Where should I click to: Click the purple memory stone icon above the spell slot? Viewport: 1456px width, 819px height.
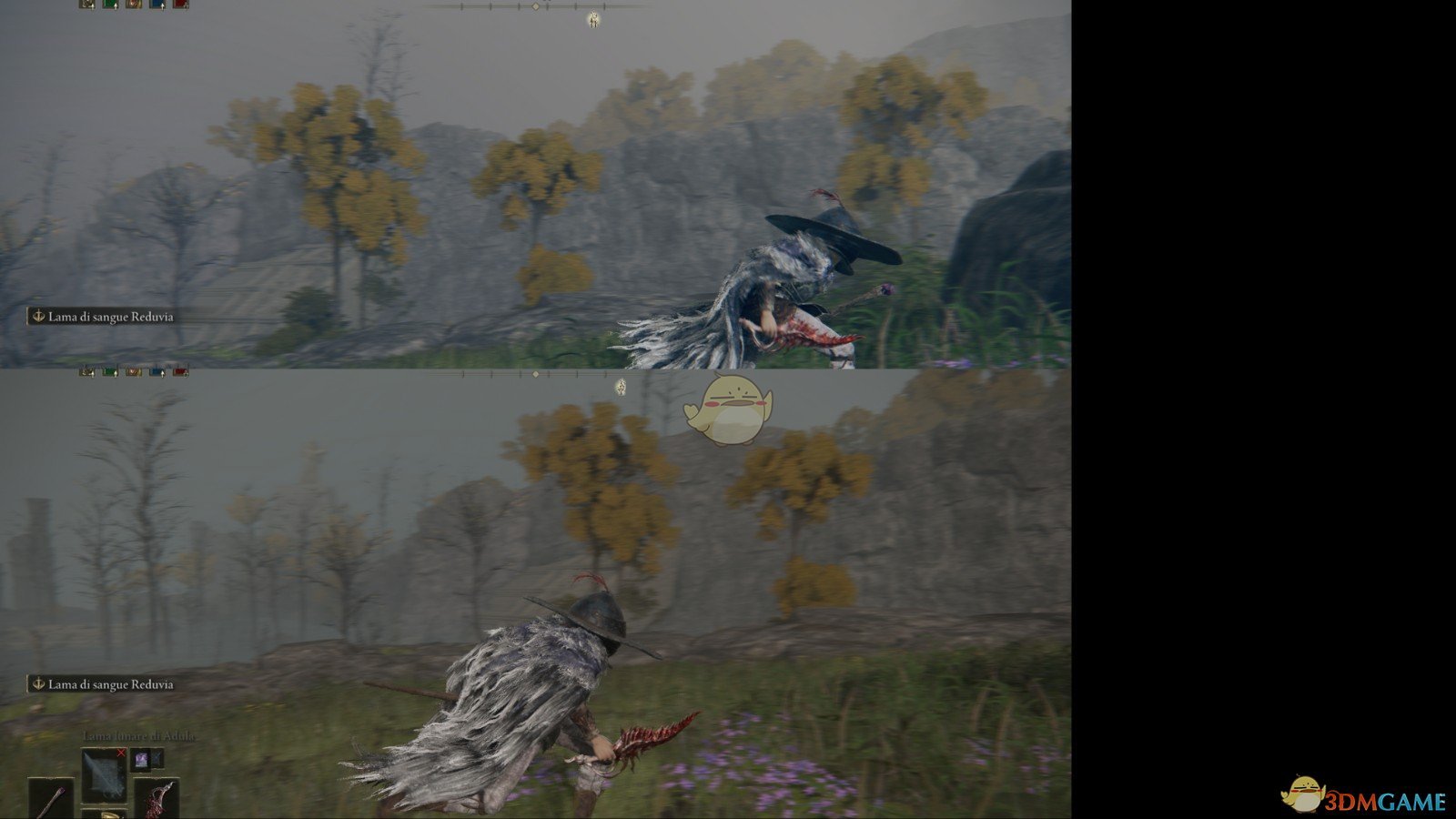141,760
